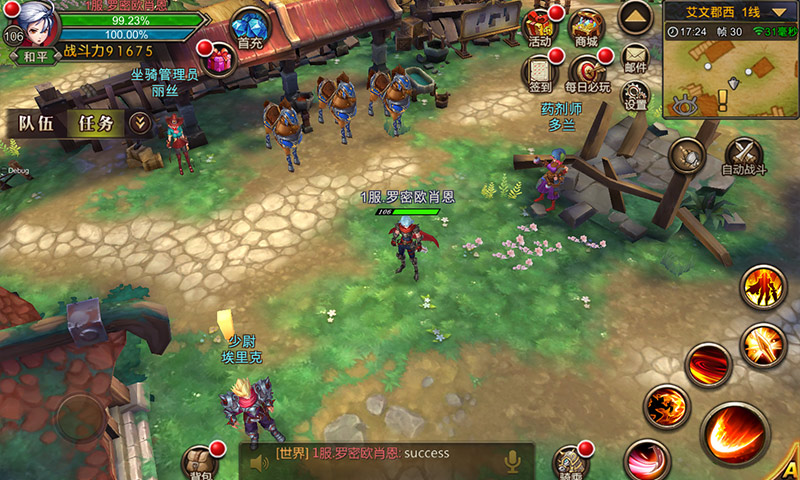Image resolution: width=800 pixels, height=480 pixels.
Task: Open the 商城 shop
Action: (587, 28)
